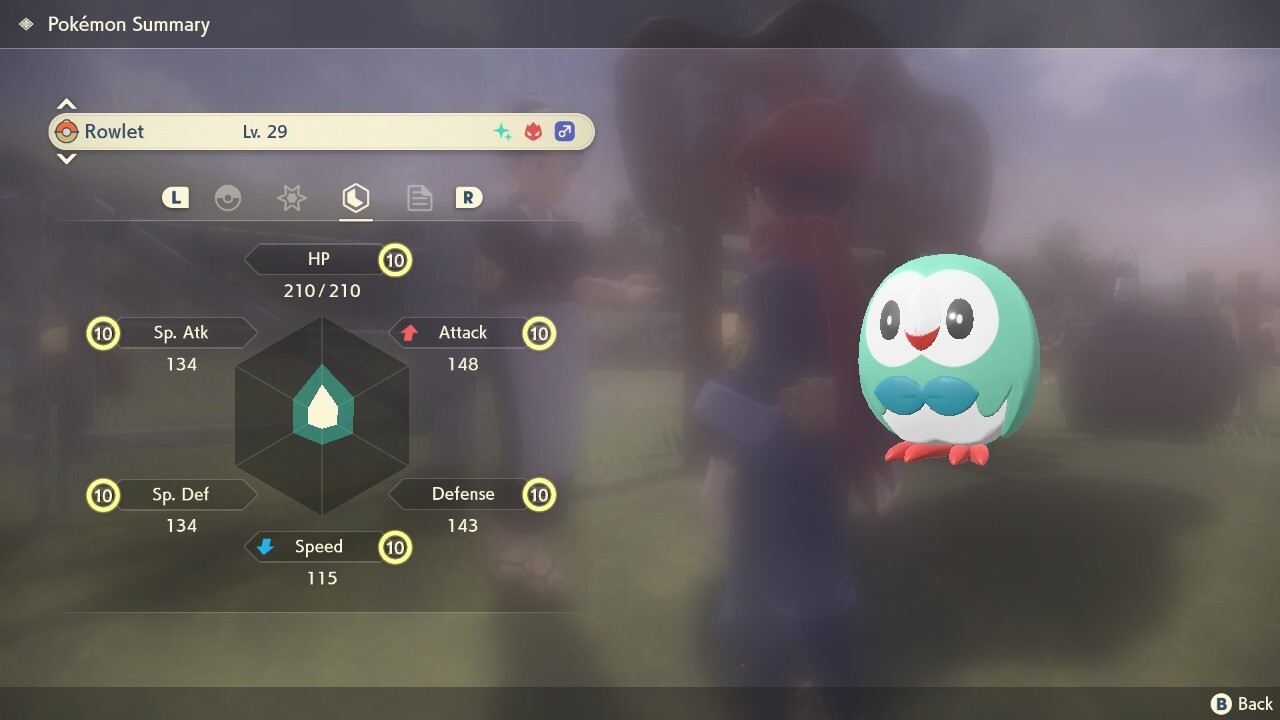Open the Poké Ball info tab
The height and width of the screenshot is (720, 1280).
point(228,197)
